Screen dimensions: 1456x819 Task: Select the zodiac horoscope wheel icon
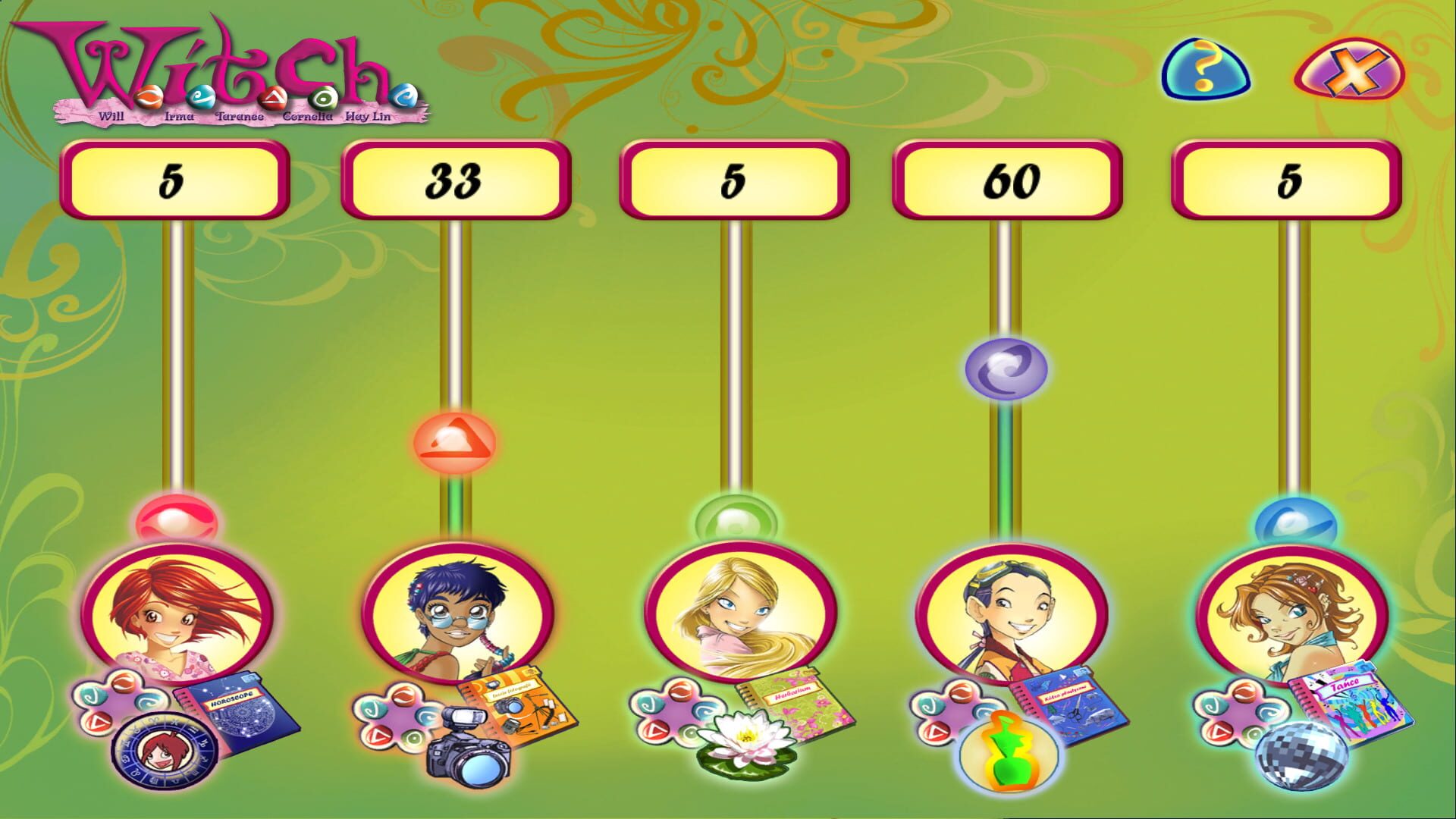[x=163, y=751]
